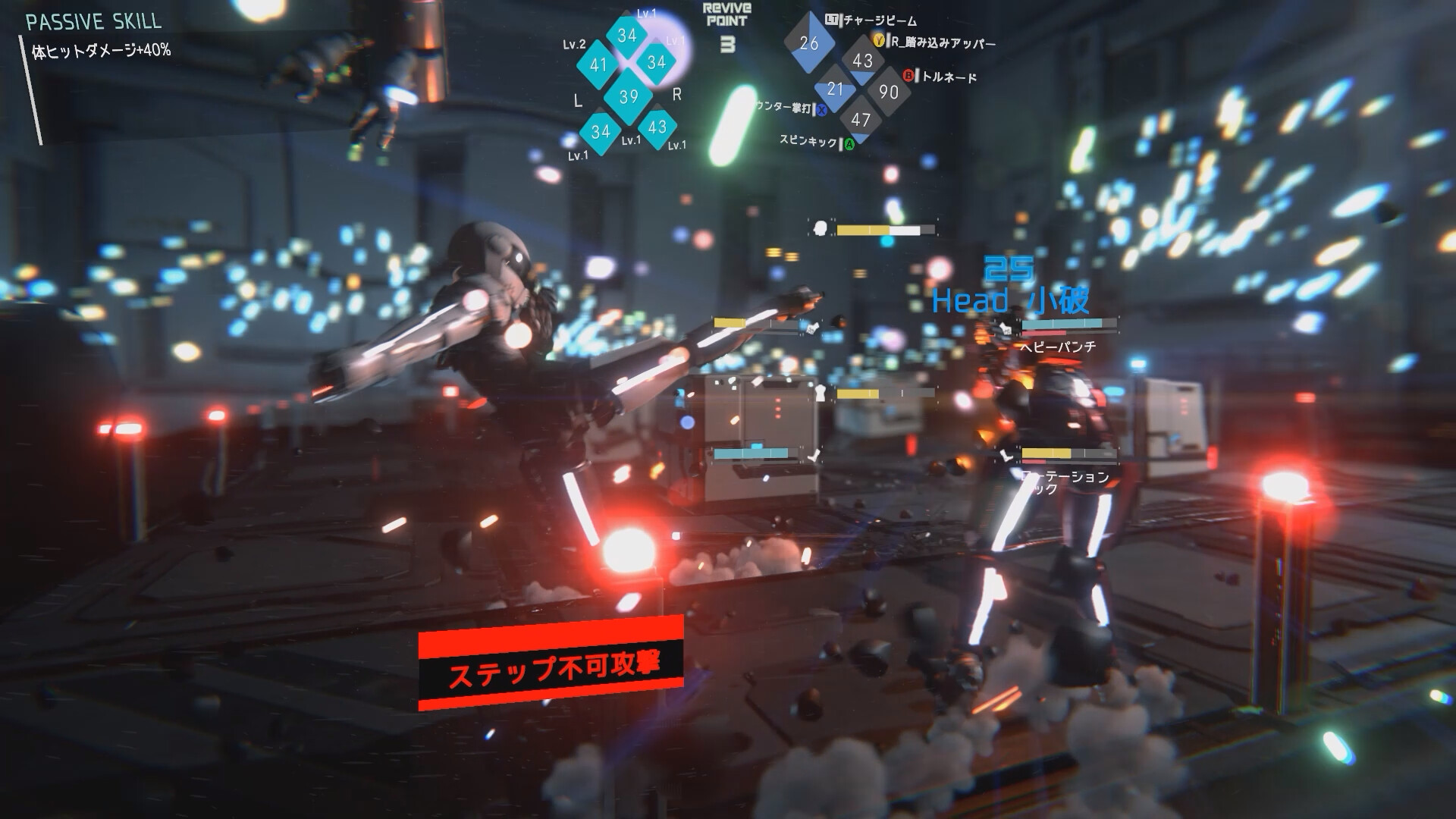This screenshot has height=819, width=1456.
Task: Use the スピンキック skill diamond
Action: pyautogui.click(x=861, y=120)
